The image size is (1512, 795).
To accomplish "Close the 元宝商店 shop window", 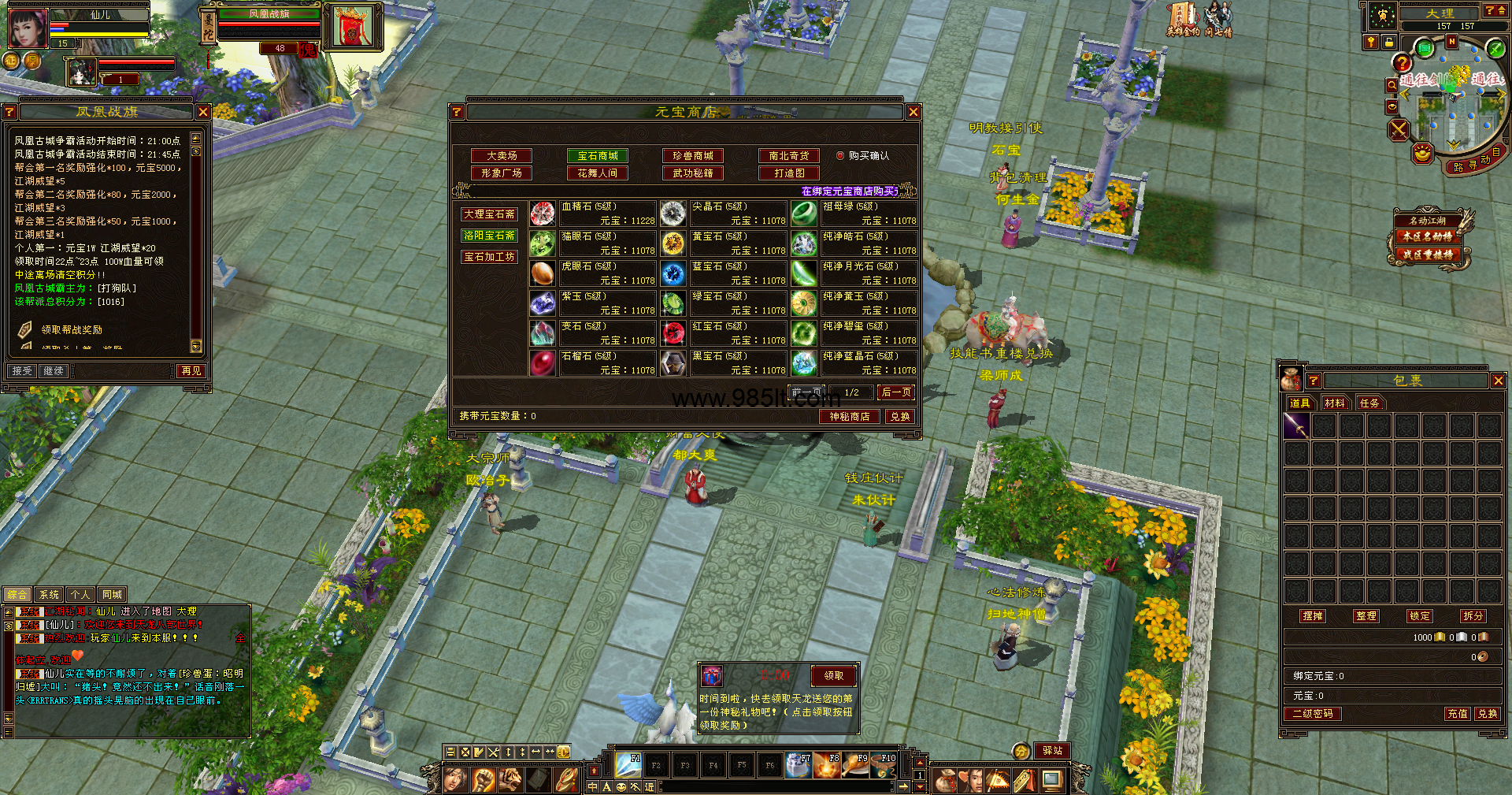I will 913,112.
